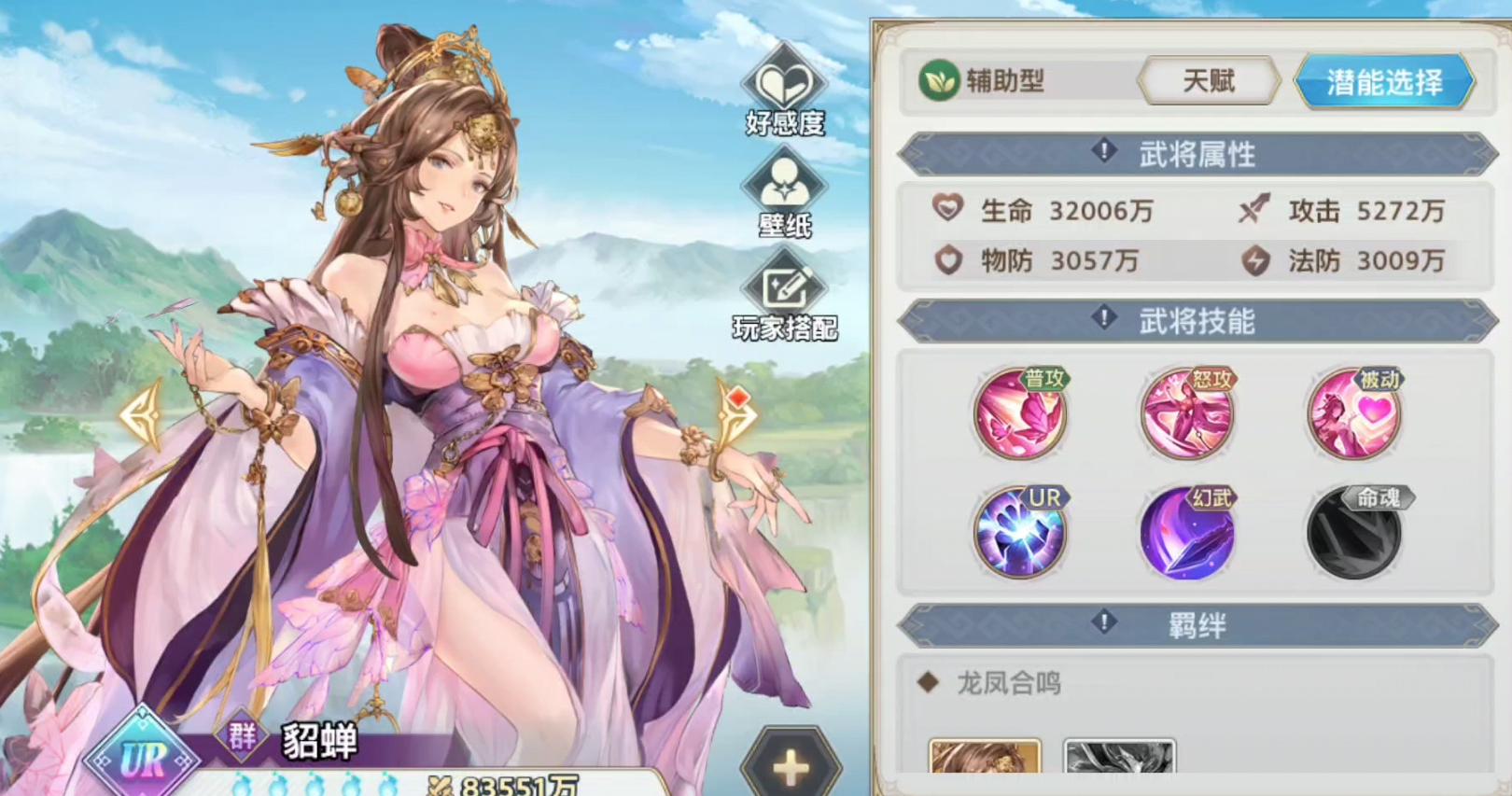Tap the hexagonal plus button

791,767
